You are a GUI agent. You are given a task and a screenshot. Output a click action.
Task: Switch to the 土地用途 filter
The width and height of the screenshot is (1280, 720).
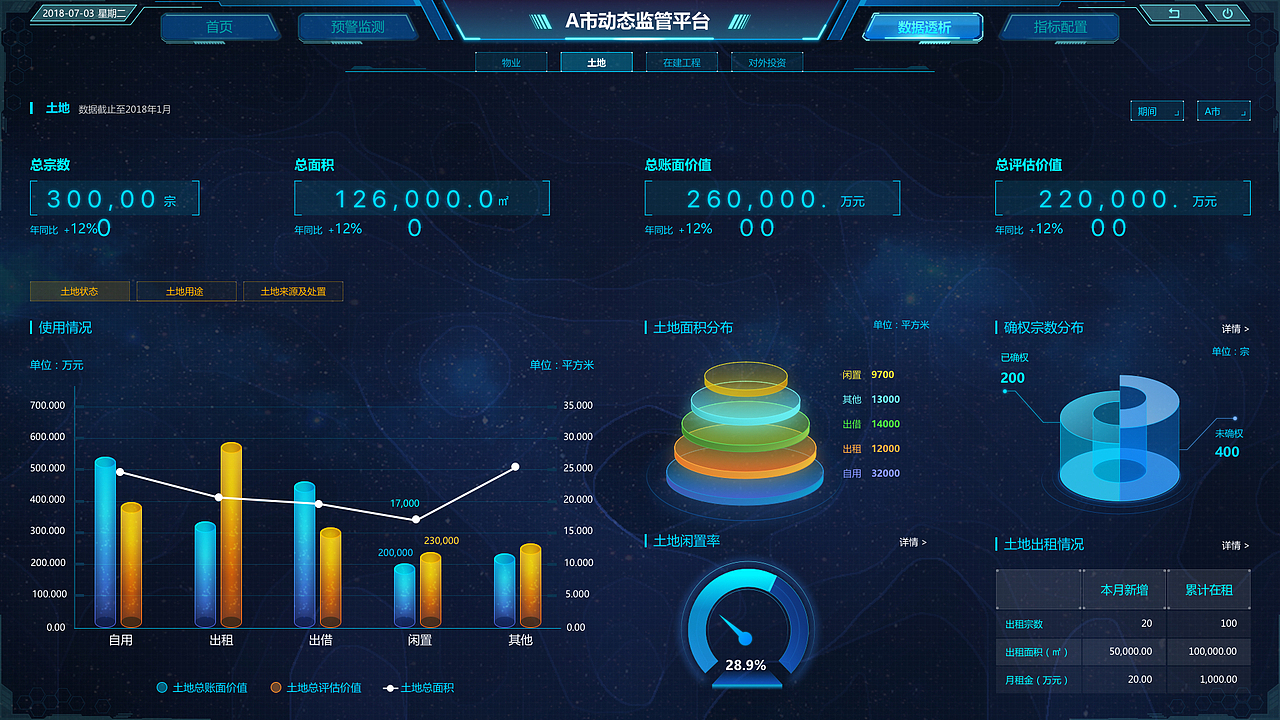coord(186,291)
